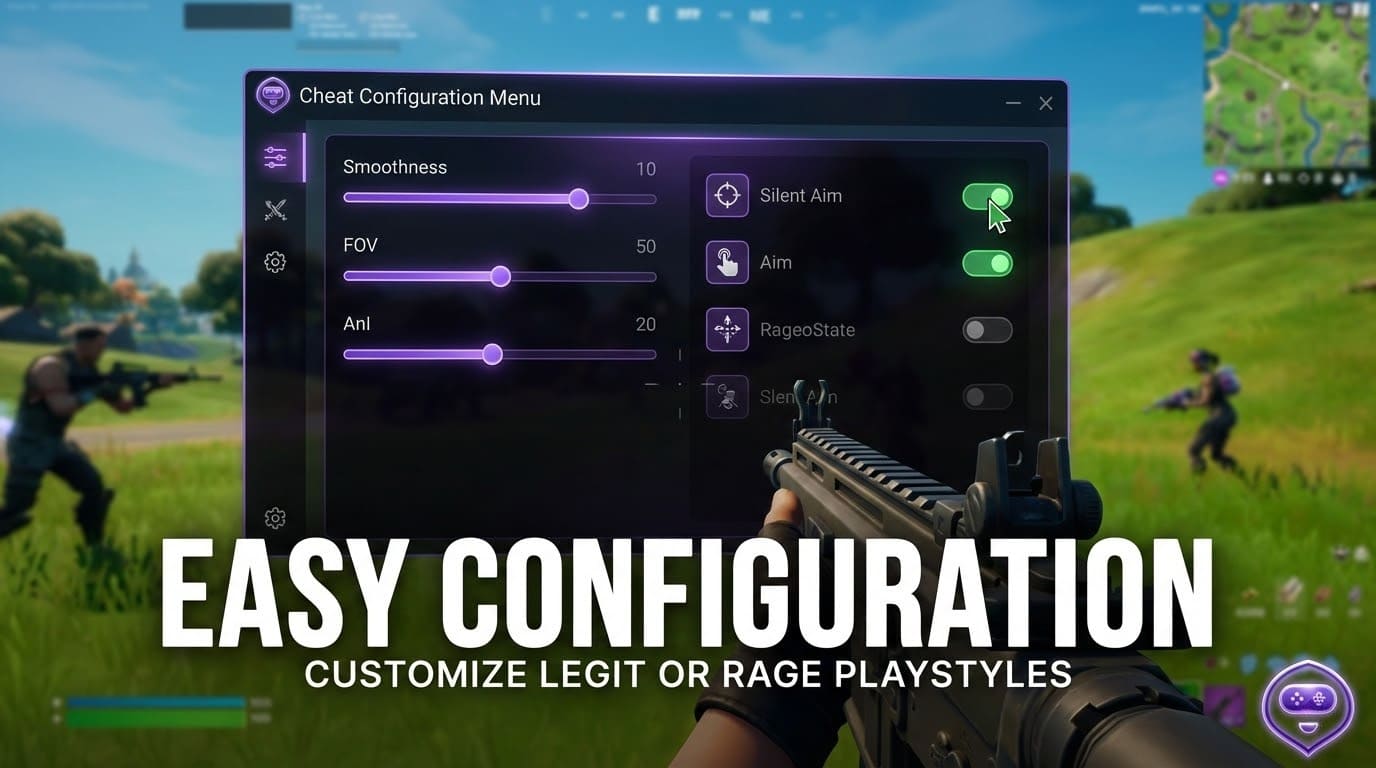Turn off the Aim toggle

pos(987,263)
